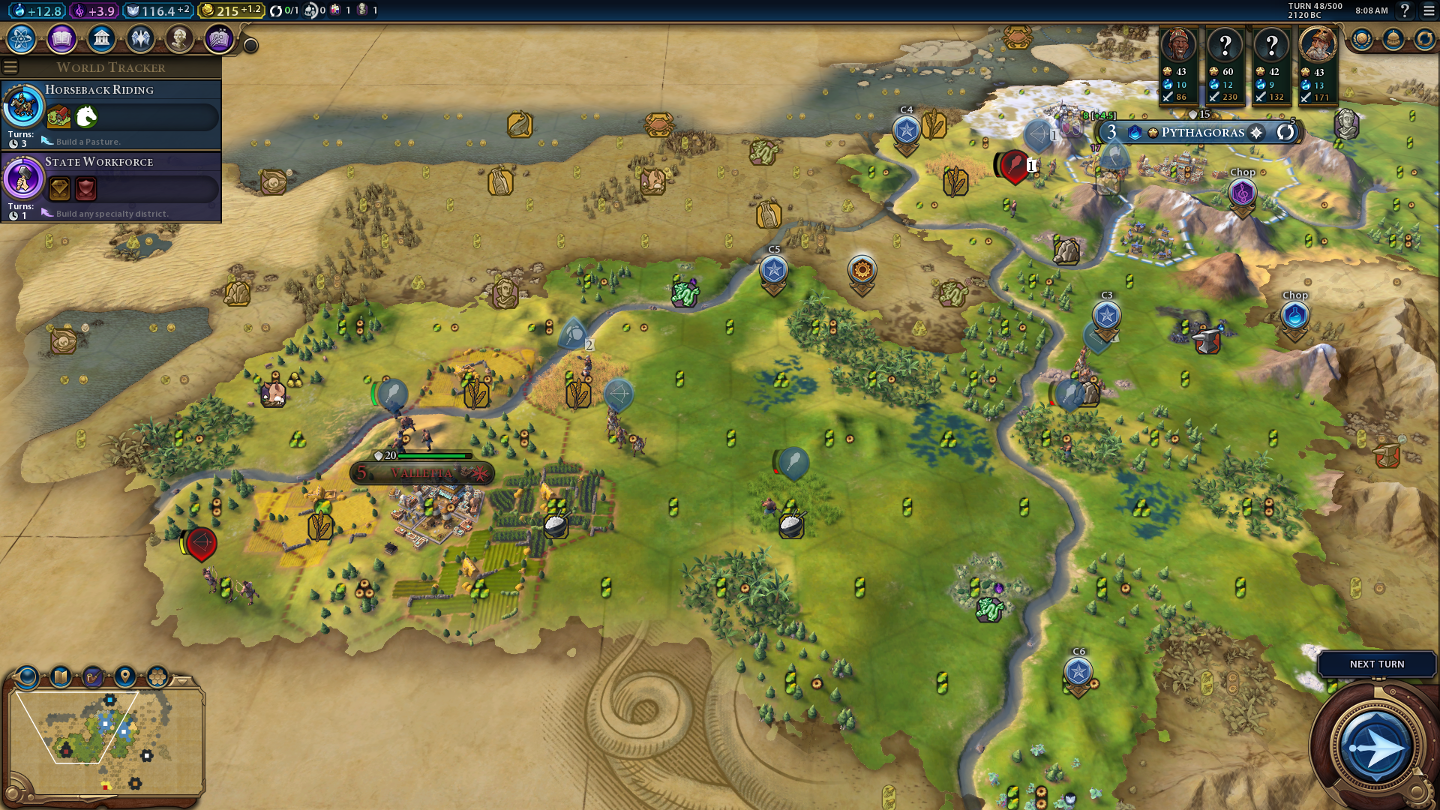Screen dimensions: 1440x810
Task: Open the Technology tree
Action: click(22, 39)
